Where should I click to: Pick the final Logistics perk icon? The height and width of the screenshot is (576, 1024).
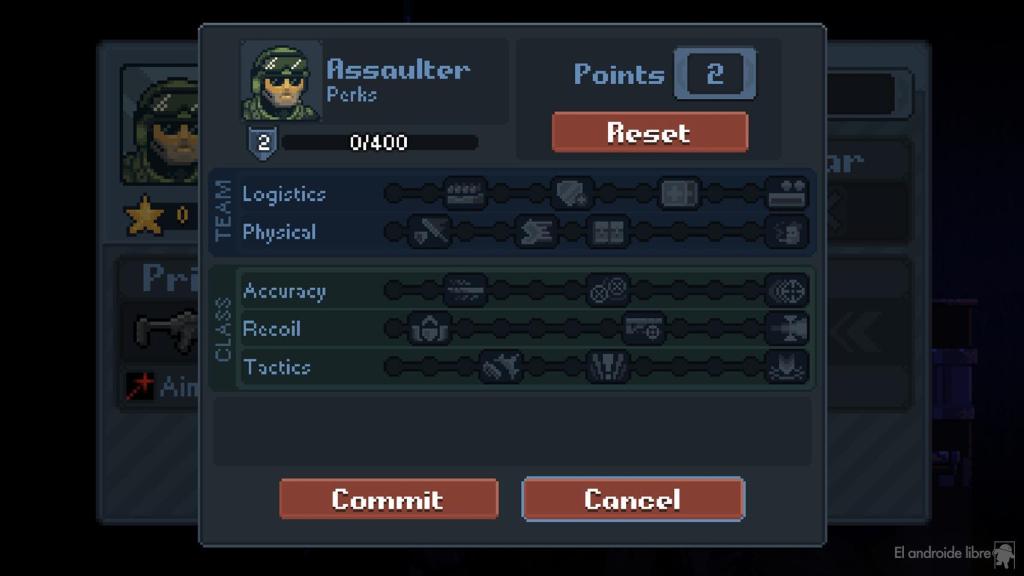point(787,194)
